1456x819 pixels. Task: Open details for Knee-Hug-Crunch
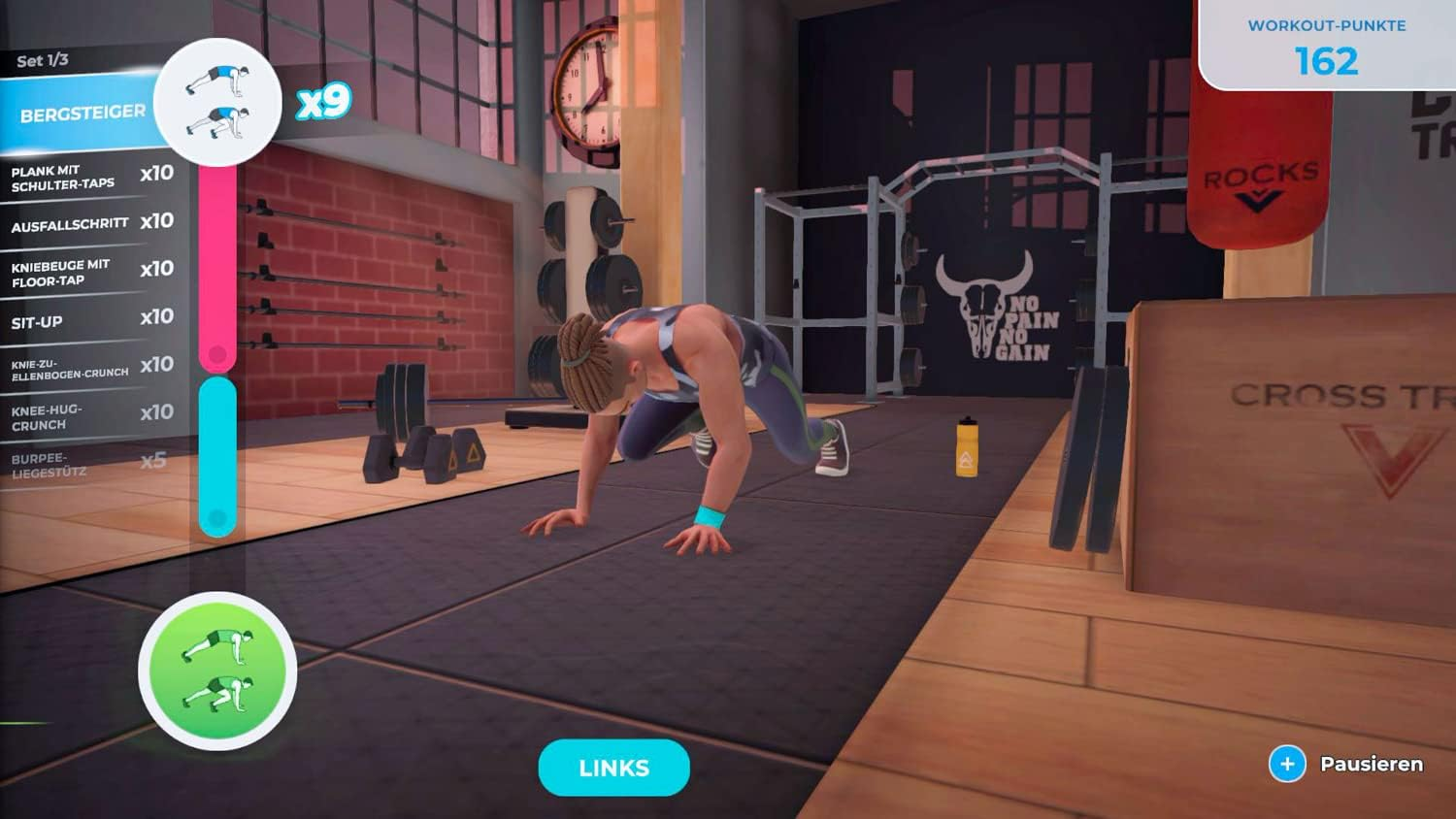(x=53, y=417)
